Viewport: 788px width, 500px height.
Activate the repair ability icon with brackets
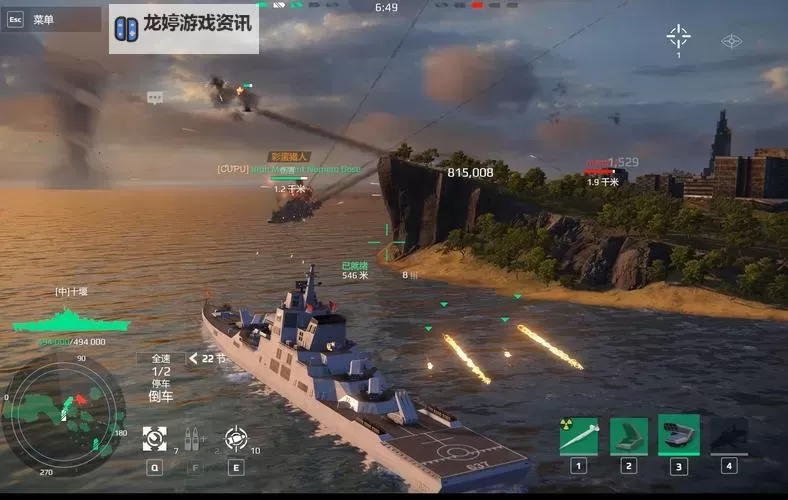[155, 438]
